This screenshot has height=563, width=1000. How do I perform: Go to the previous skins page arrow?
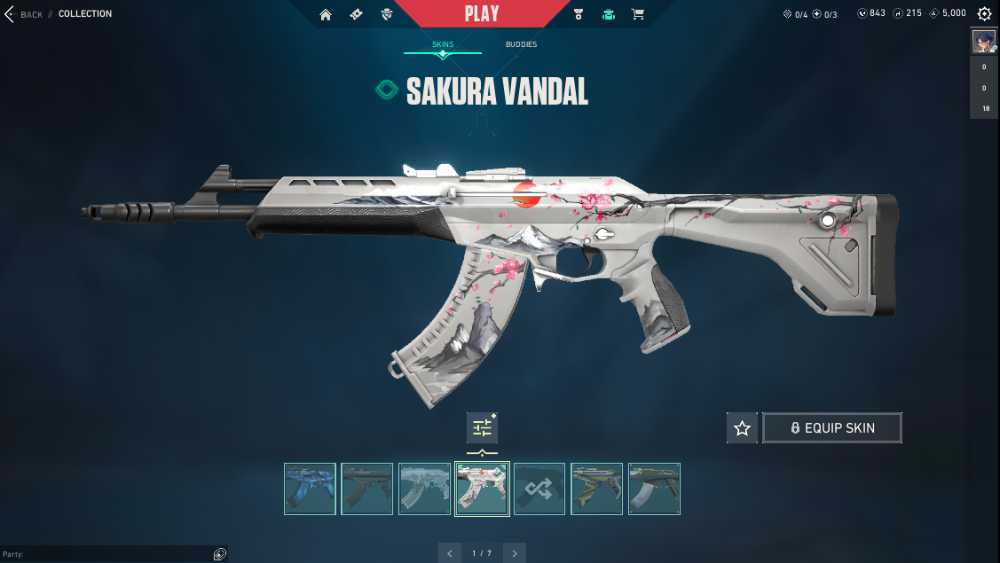(450, 553)
